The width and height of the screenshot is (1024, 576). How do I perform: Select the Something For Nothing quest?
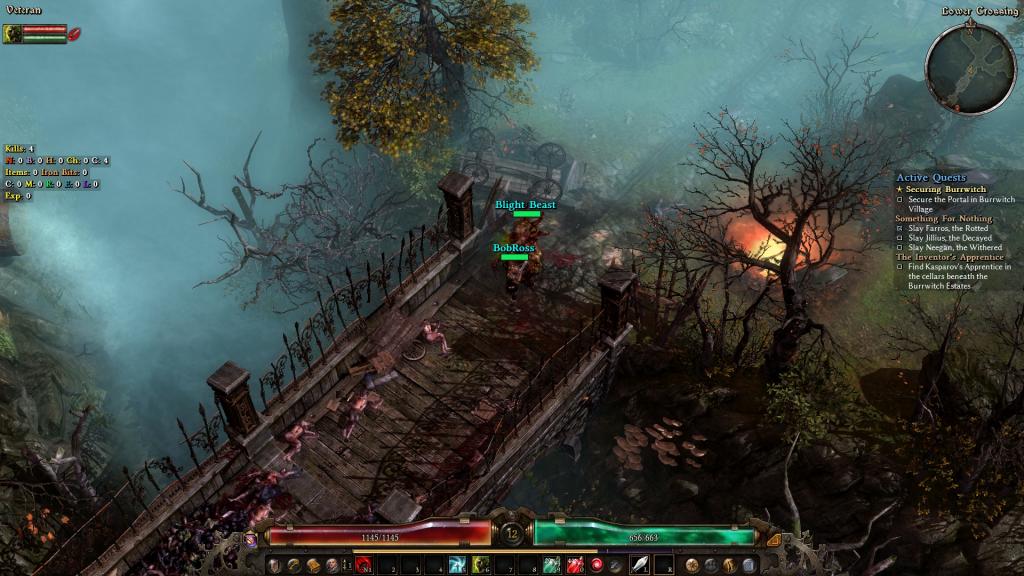coord(944,218)
